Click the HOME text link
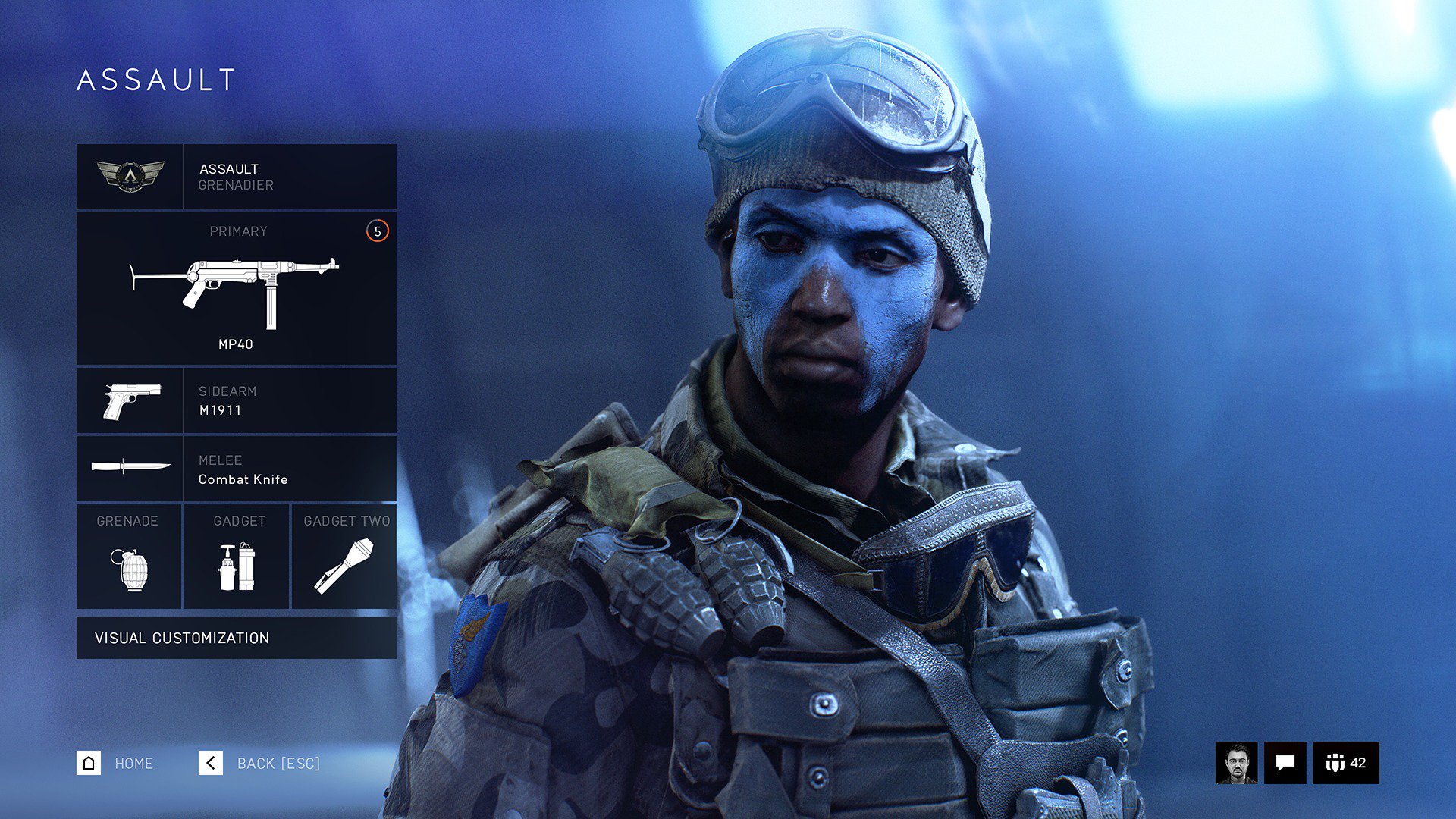Screen dimensions: 1456x819 coord(133,764)
